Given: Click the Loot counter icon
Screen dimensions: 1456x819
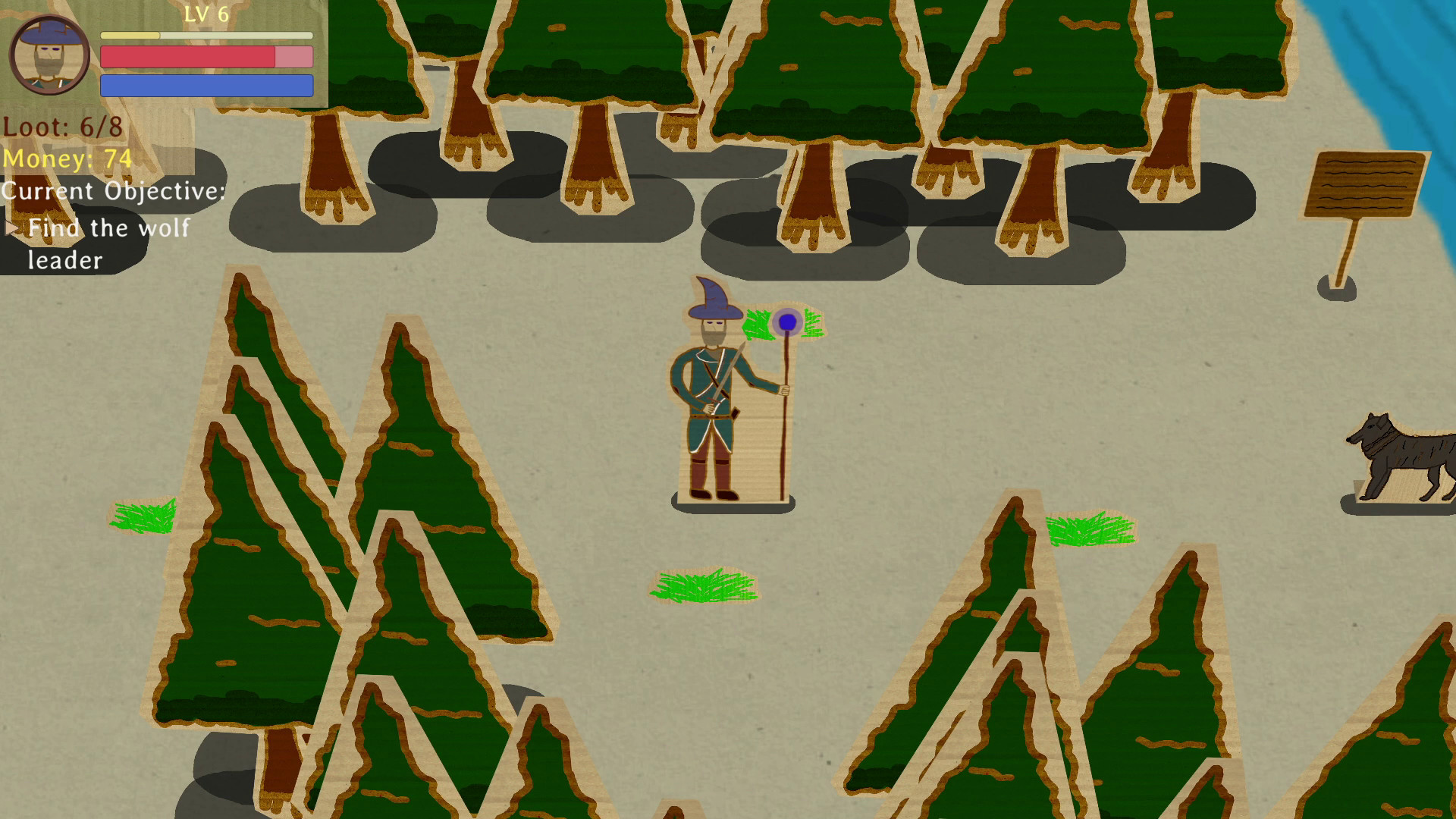Looking at the screenshot, I should pos(64,125).
